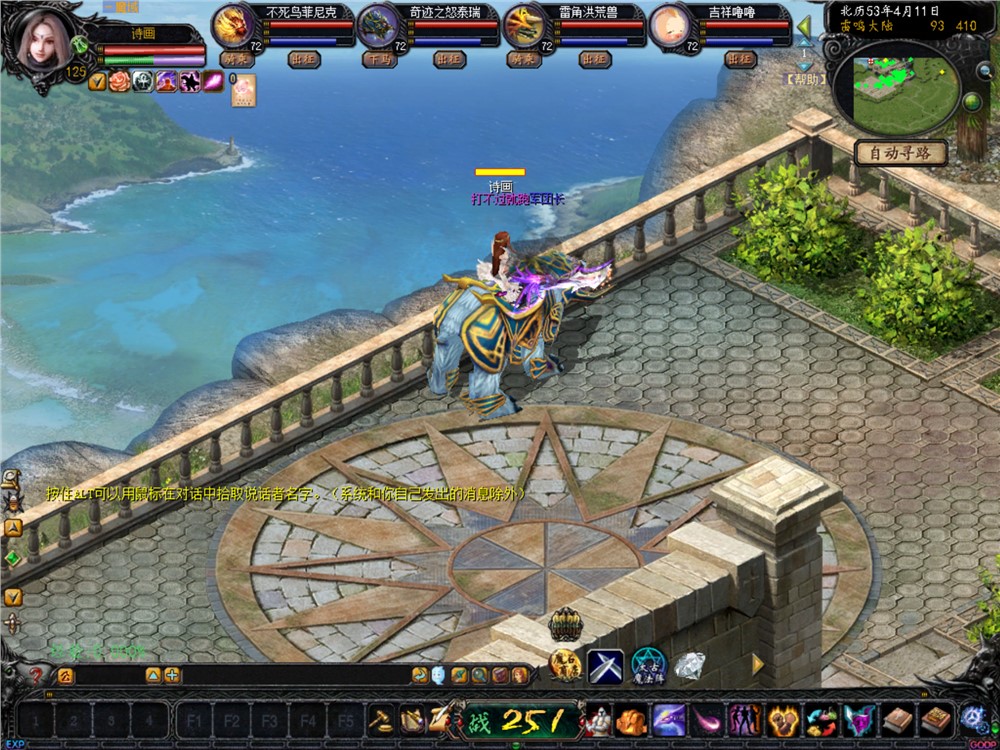Click the 自动寻路 auto-pathfinding button

pyautogui.click(x=900, y=153)
